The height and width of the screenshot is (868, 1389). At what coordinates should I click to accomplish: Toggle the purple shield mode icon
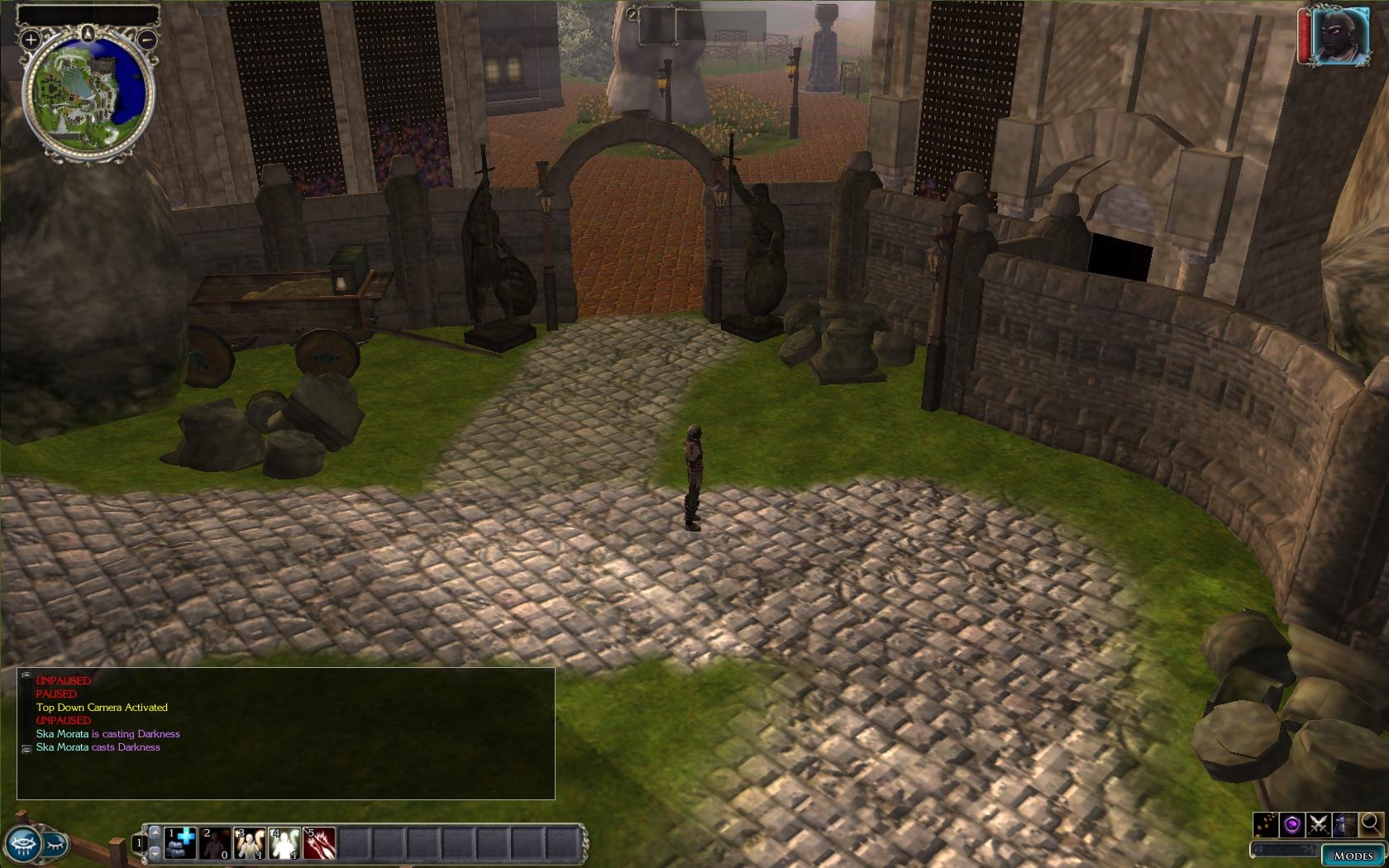click(x=1292, y=824)
